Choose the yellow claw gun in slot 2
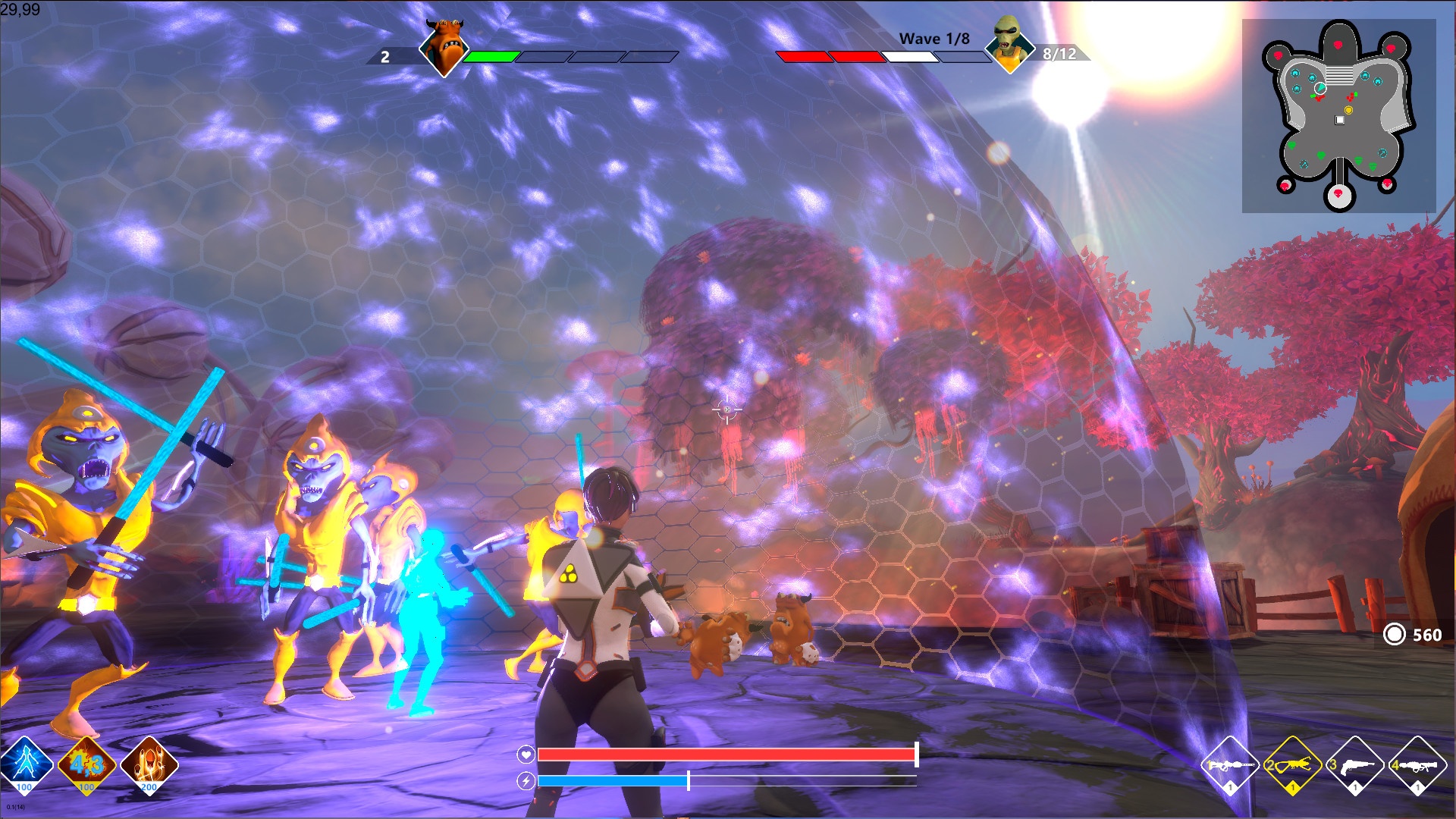Viewport: 1456px width, 819px height. 1292,765
